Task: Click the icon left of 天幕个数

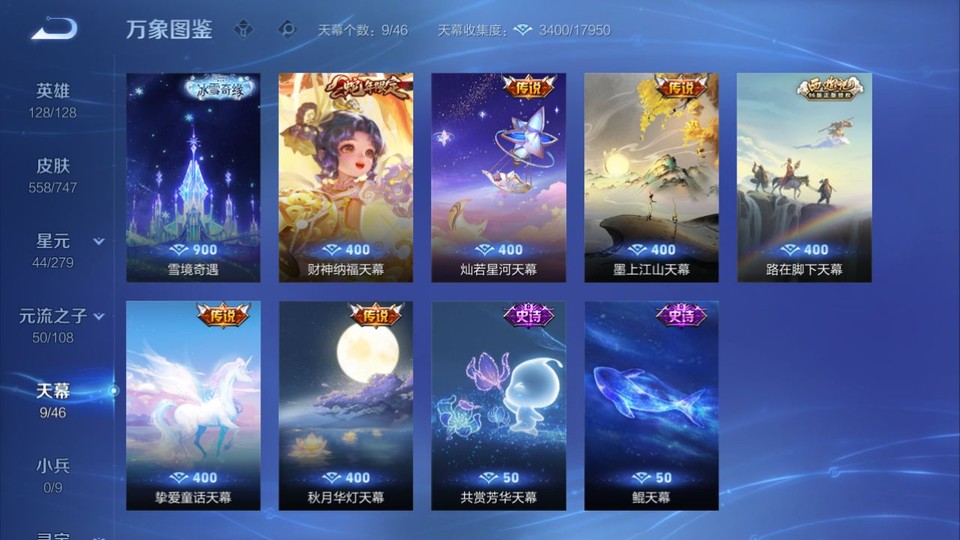Action: 288,29
